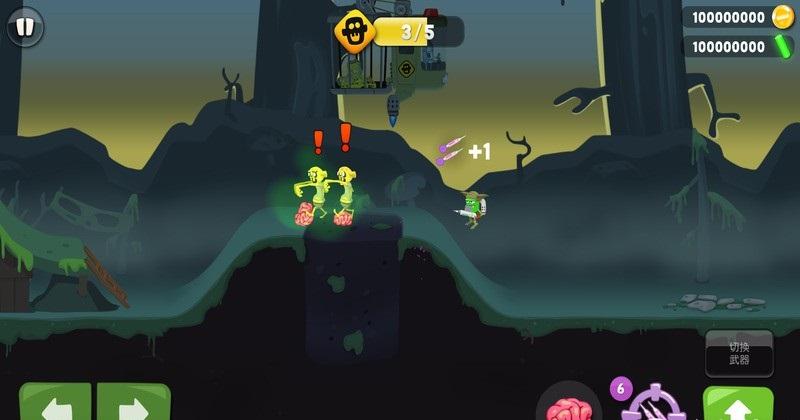Jump using the green up arrow button
This screenshot has width=800, height=420.
coord(738,404)
